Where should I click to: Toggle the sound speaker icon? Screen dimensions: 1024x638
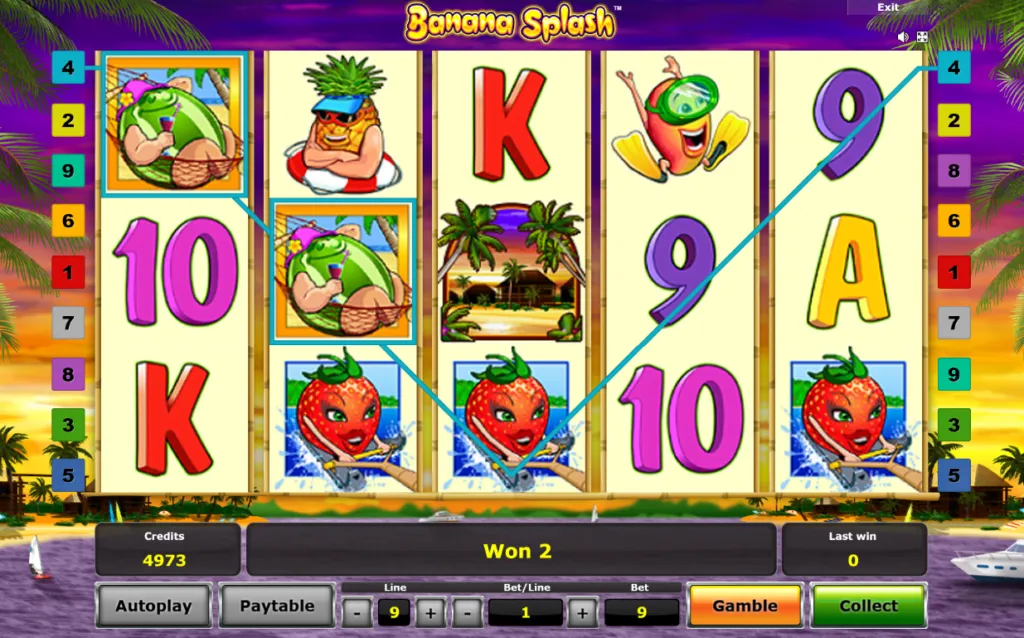pos(903,37)
